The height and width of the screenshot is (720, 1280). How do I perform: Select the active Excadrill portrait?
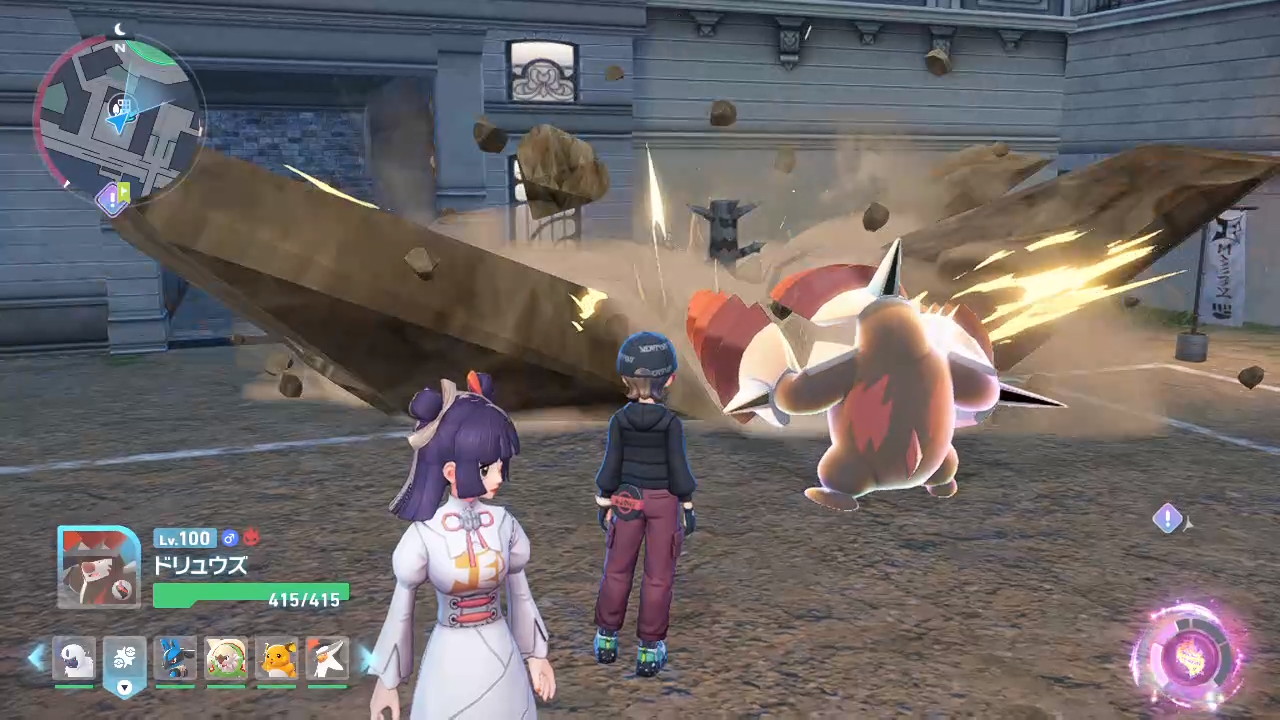[x=99, y=567]
